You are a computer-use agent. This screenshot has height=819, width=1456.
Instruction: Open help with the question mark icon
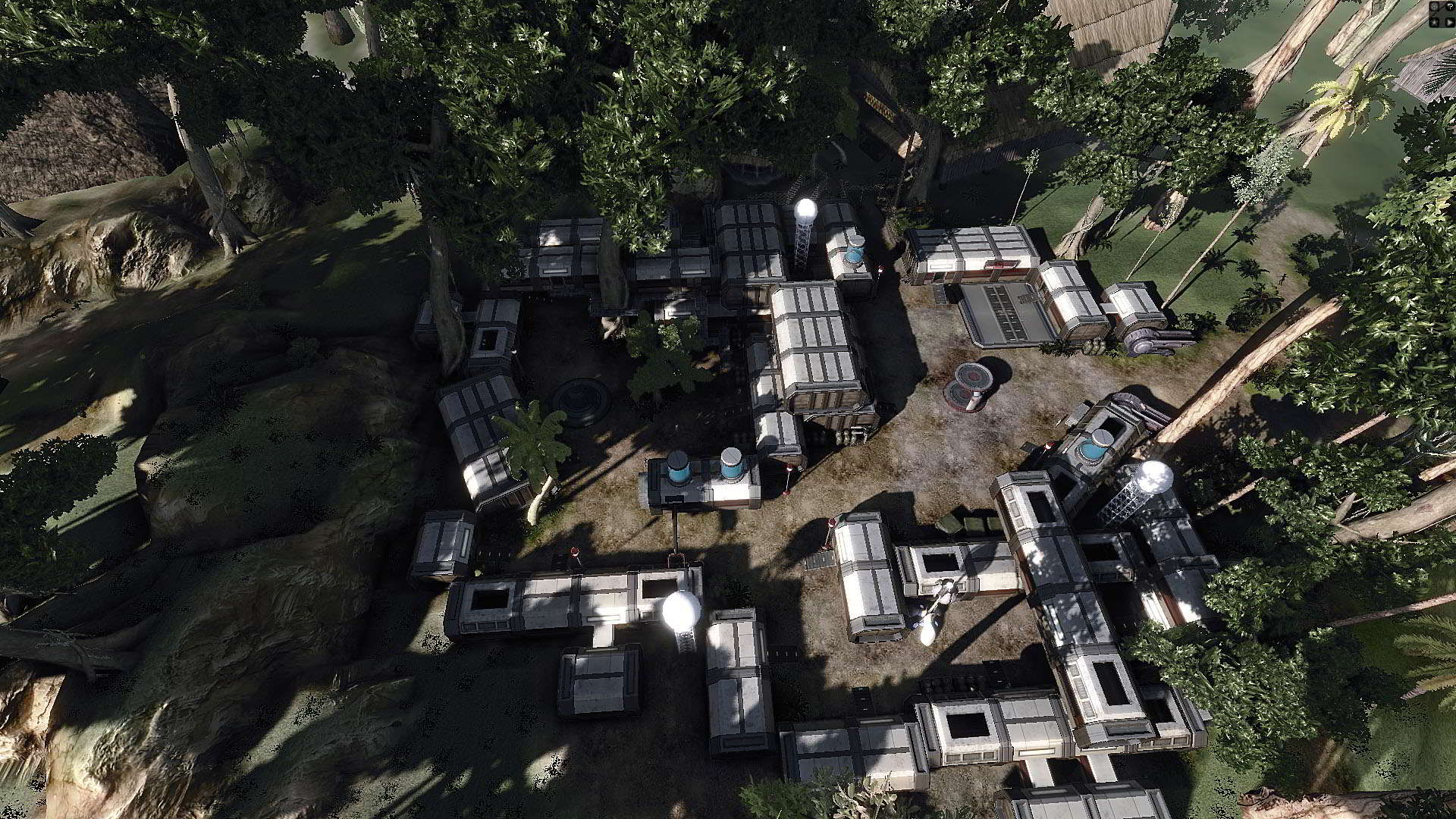(1450, 6)
